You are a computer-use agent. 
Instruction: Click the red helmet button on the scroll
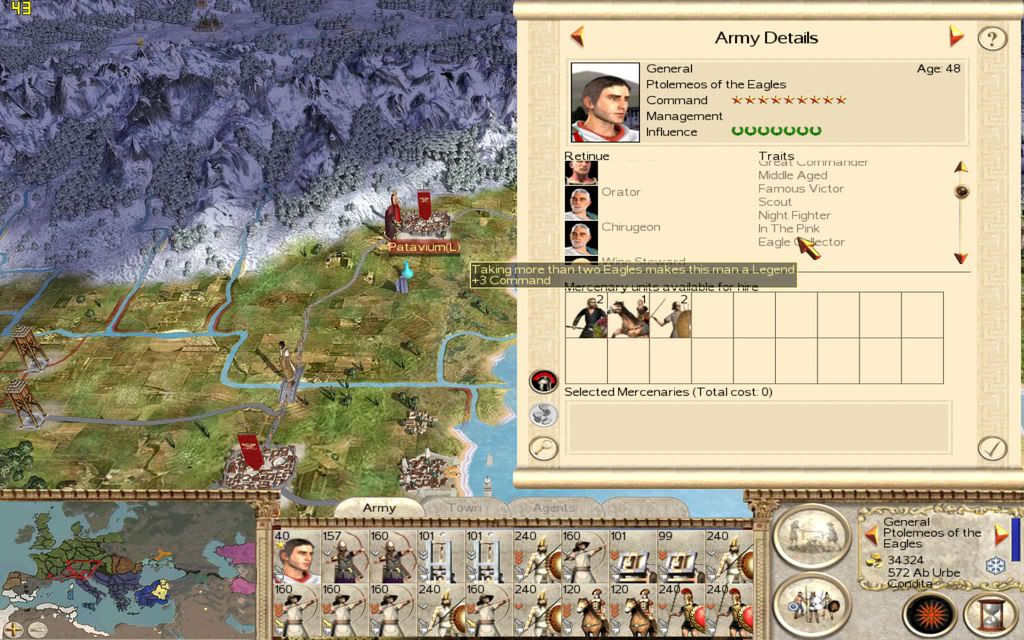[x=543, y=381]
